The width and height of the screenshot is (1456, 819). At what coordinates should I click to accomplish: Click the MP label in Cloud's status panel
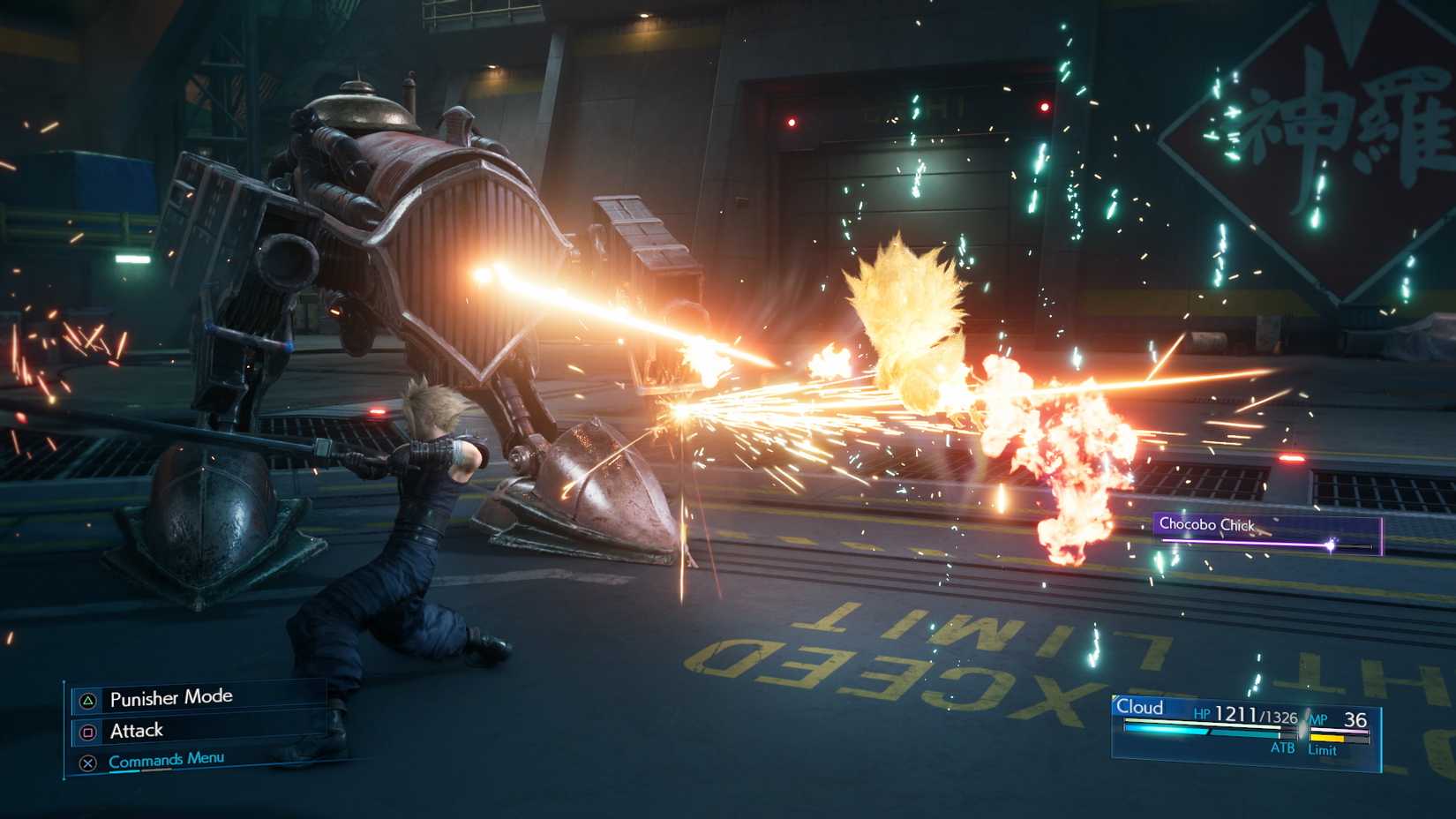click(x=1317, y=717)
